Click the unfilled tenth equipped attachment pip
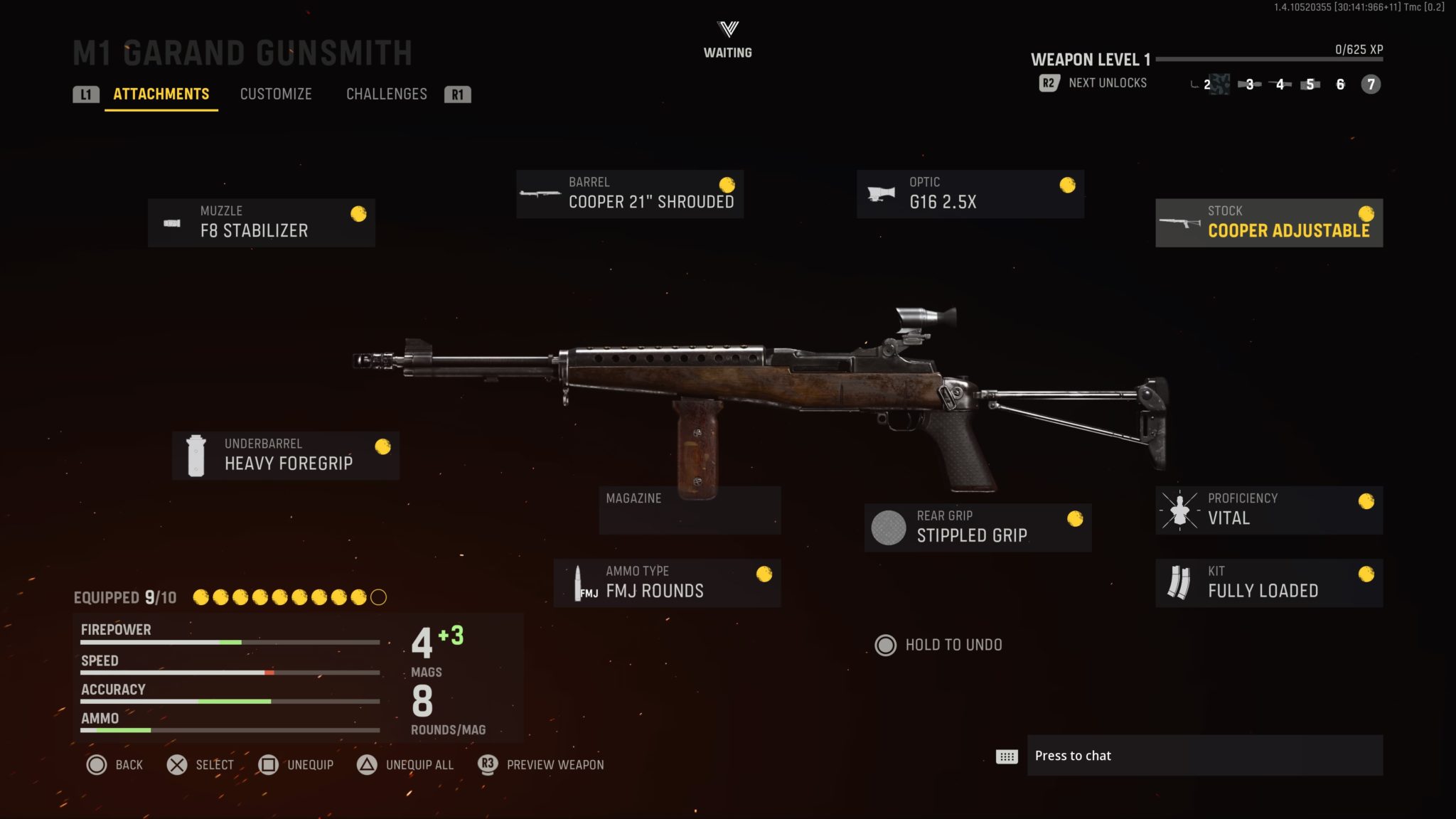The image size is (1456, 819). (x=377, y=598)
